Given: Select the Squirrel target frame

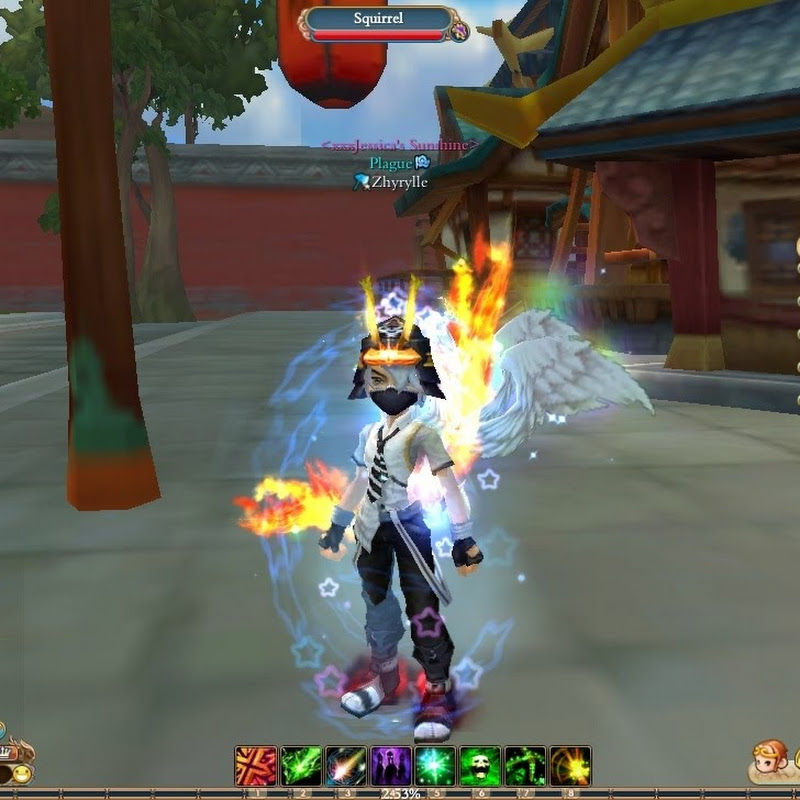Looking at the screenshot, I should [x=378, y=23].
